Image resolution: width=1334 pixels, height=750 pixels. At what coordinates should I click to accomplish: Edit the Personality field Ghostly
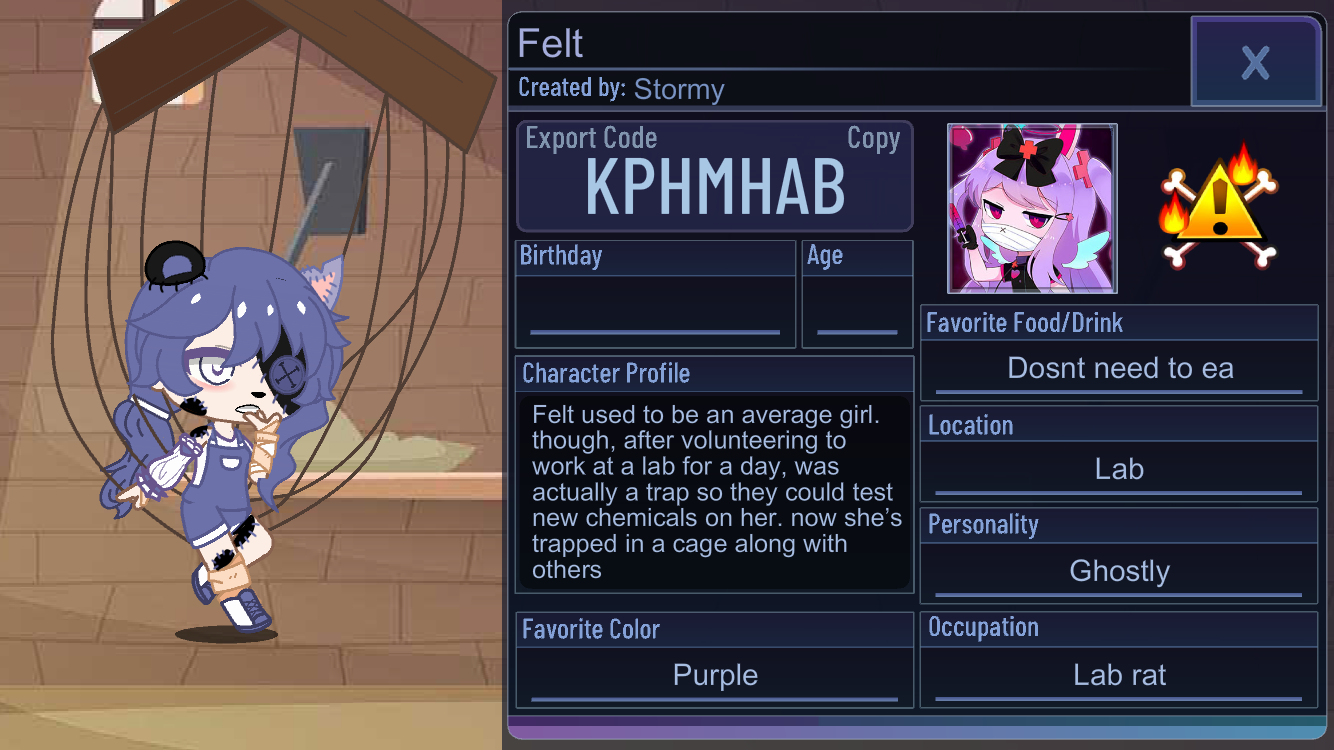click(1119, 572)
